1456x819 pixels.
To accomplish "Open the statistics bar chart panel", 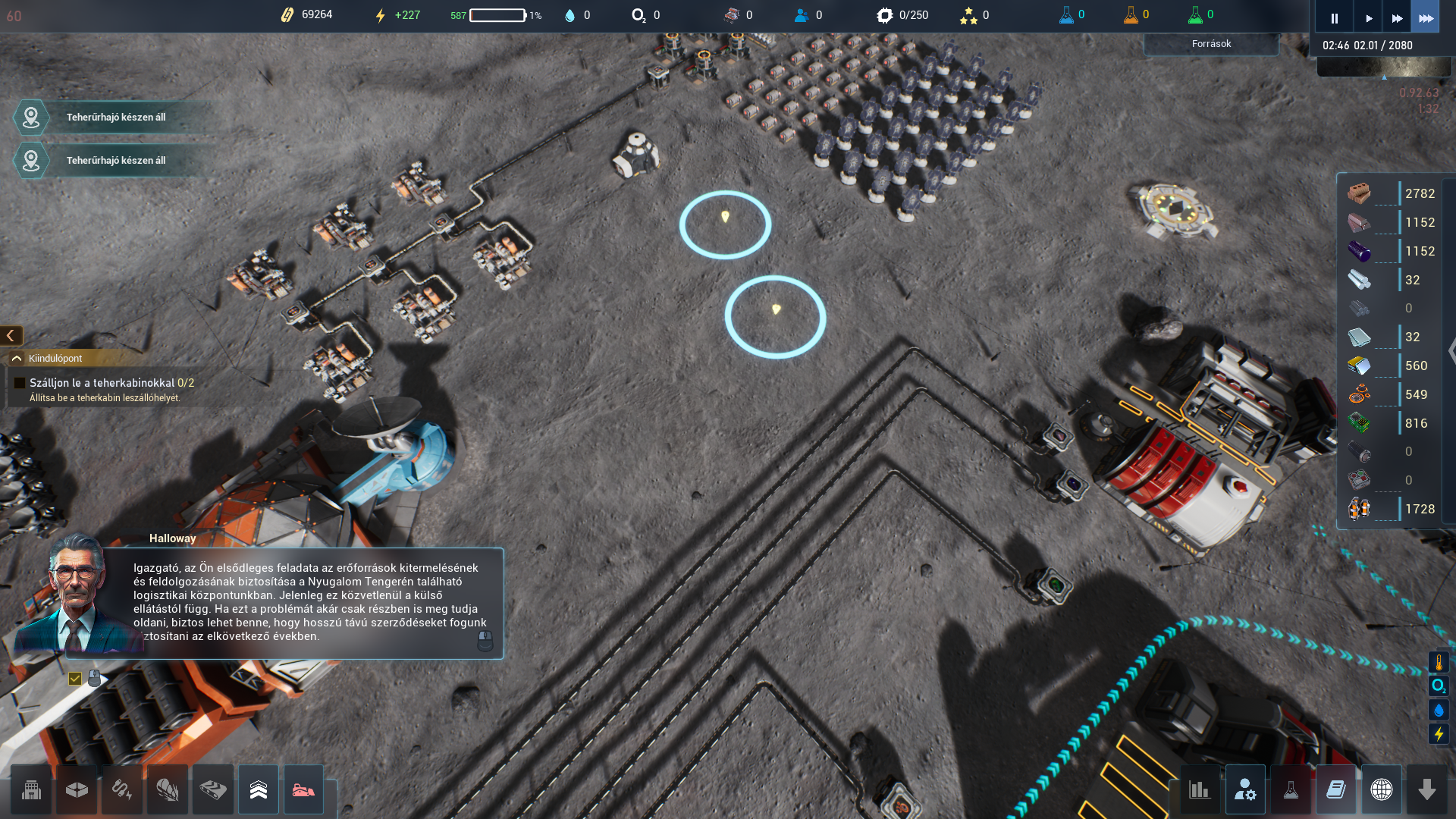I will click(x=1200, y=790).
